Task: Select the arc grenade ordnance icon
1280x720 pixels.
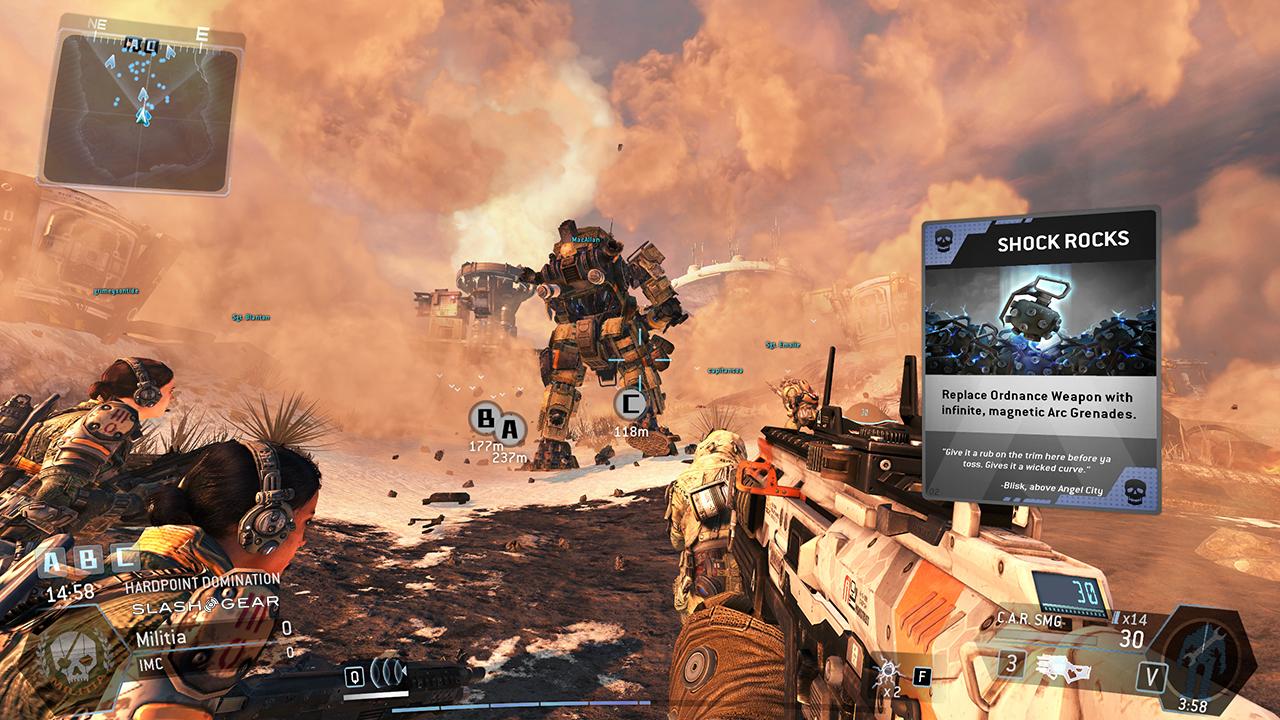Action: (x=888, y=669)
